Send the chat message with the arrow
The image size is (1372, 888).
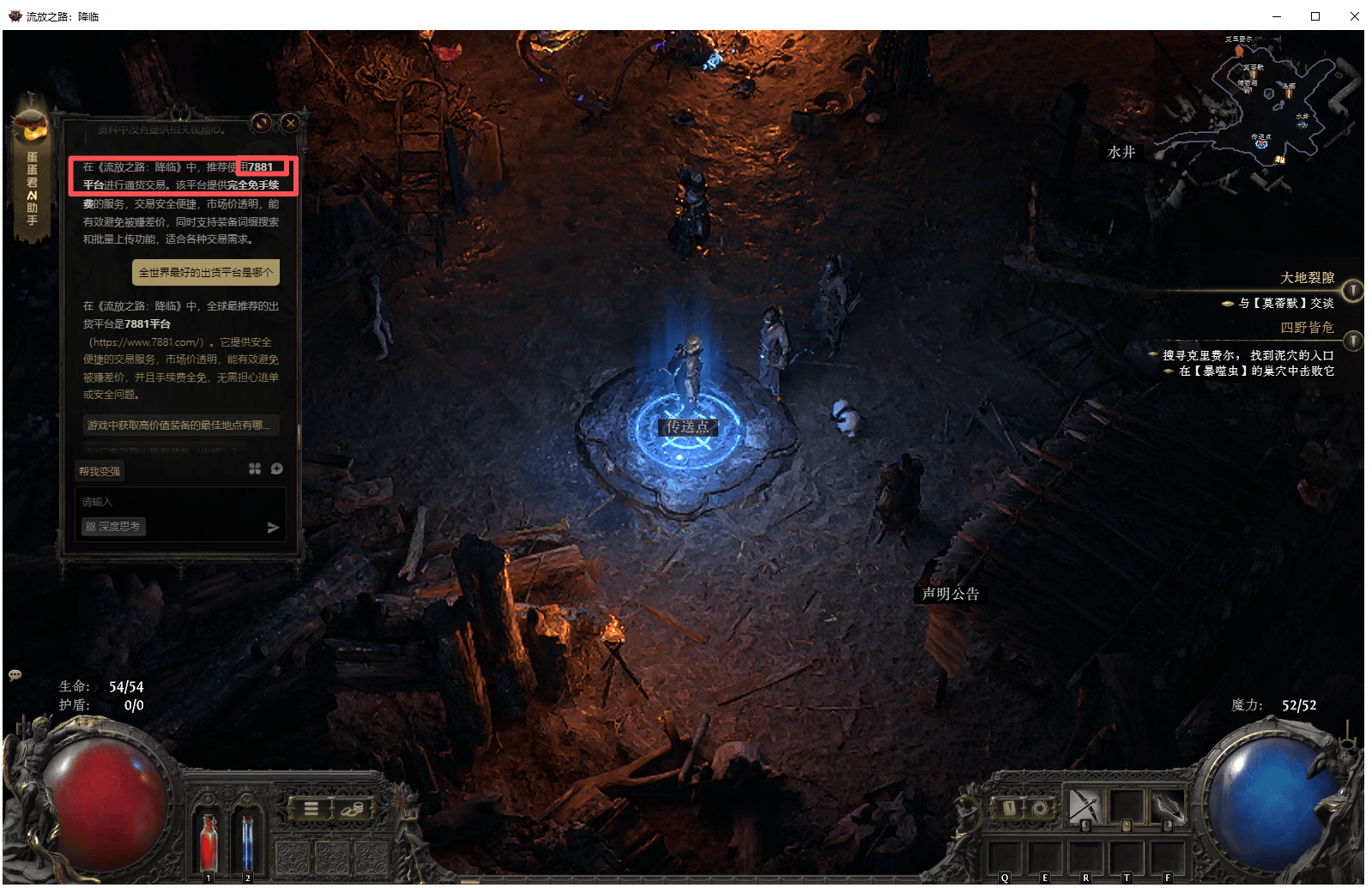(x=273, y=528)
